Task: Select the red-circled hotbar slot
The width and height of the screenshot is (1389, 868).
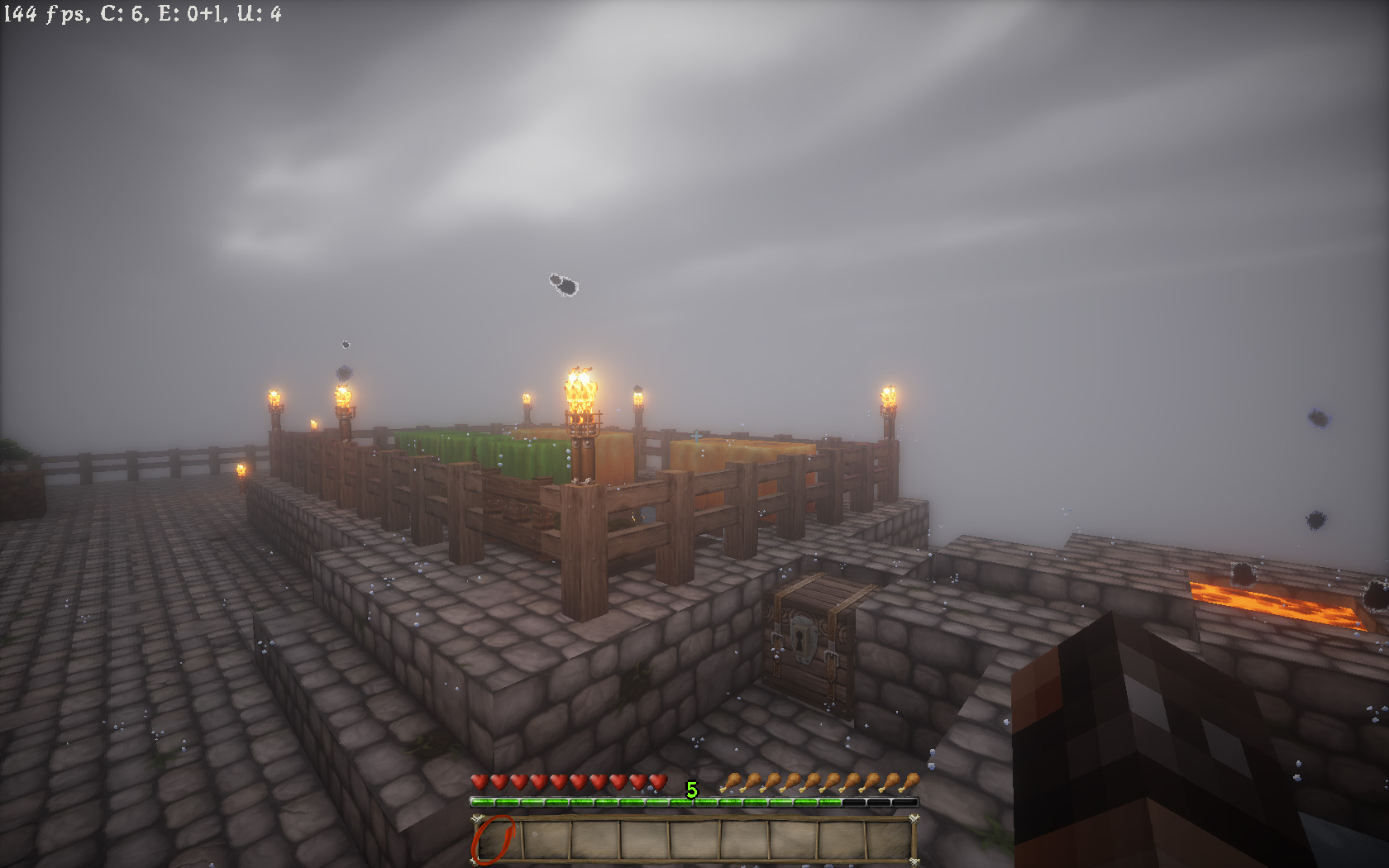Action: 495,840
